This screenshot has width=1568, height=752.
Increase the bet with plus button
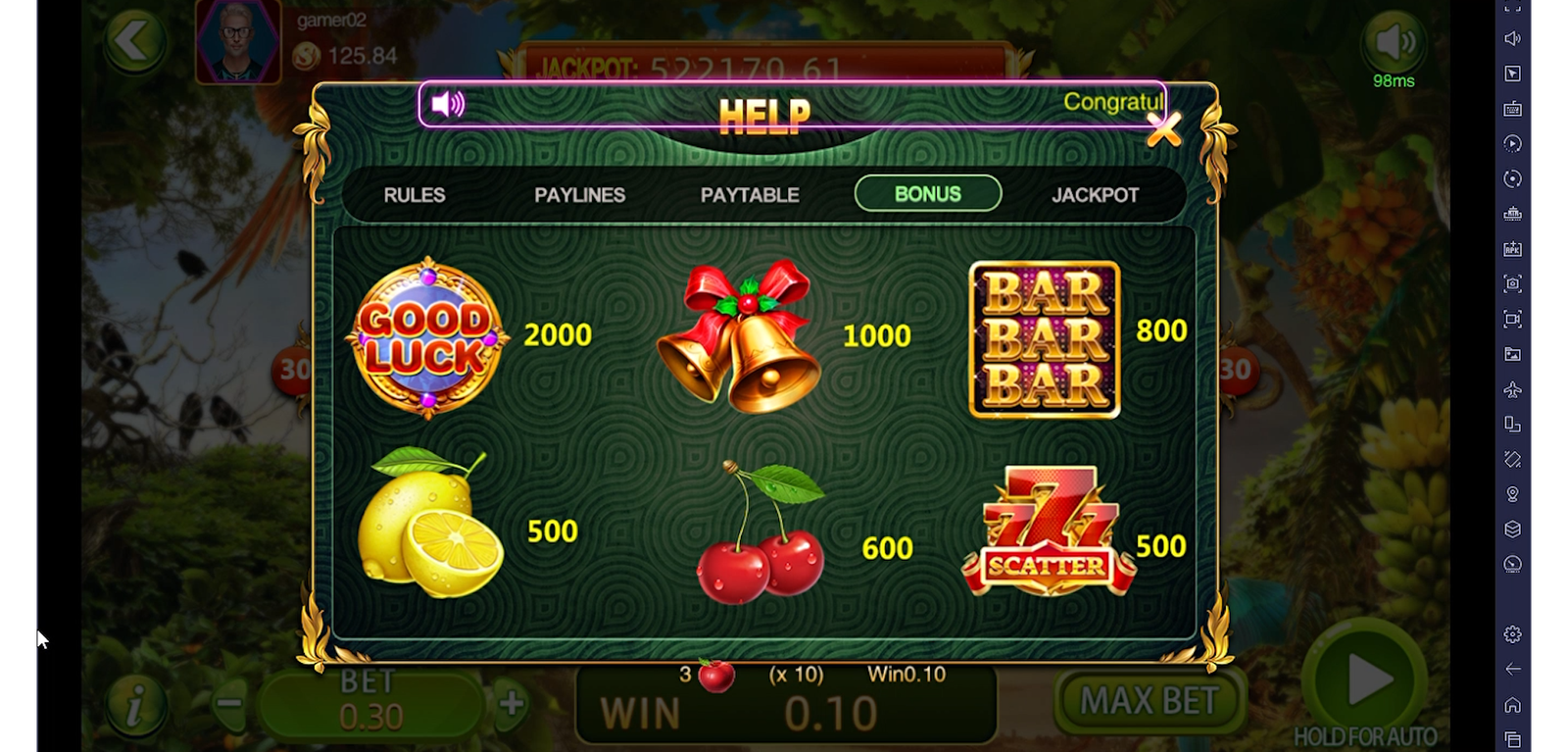(x=512, y=703)
